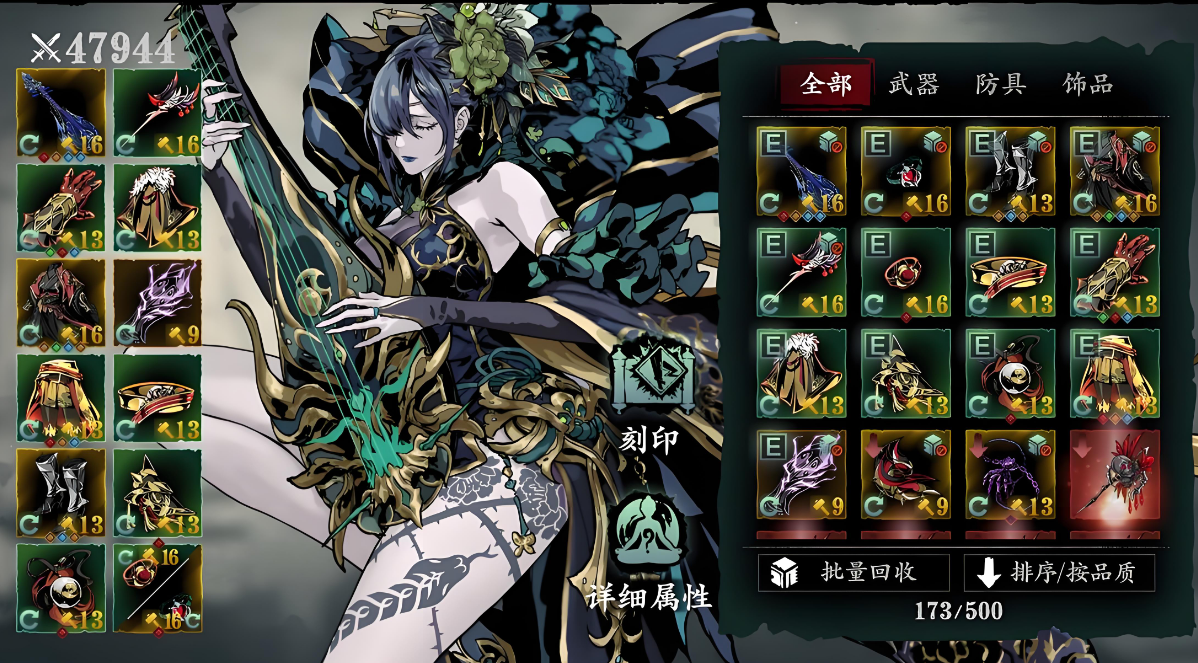This screenshot has height=663, width=1198.
Task: Select the purple spider item in inventory
Action: pos(1010,475)
